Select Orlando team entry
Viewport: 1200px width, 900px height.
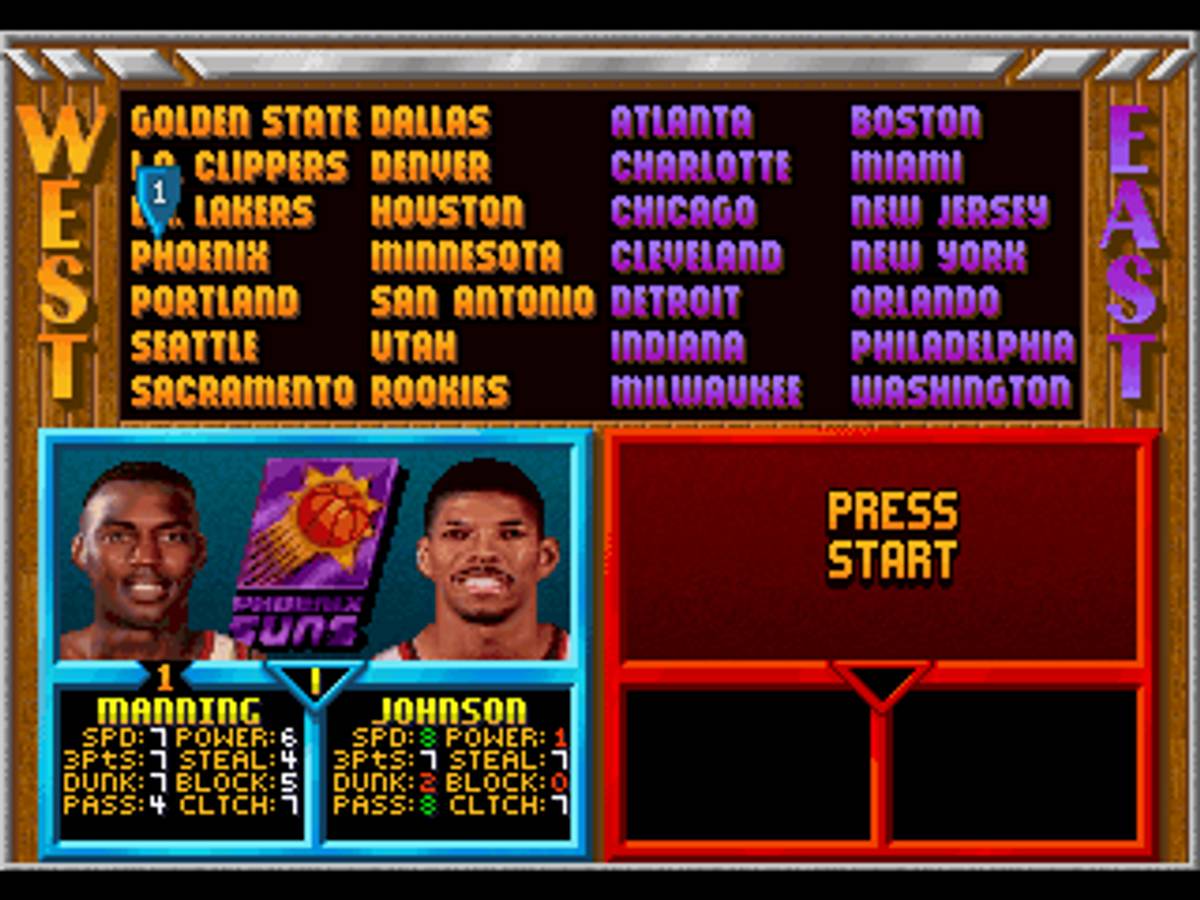[924, 302]
